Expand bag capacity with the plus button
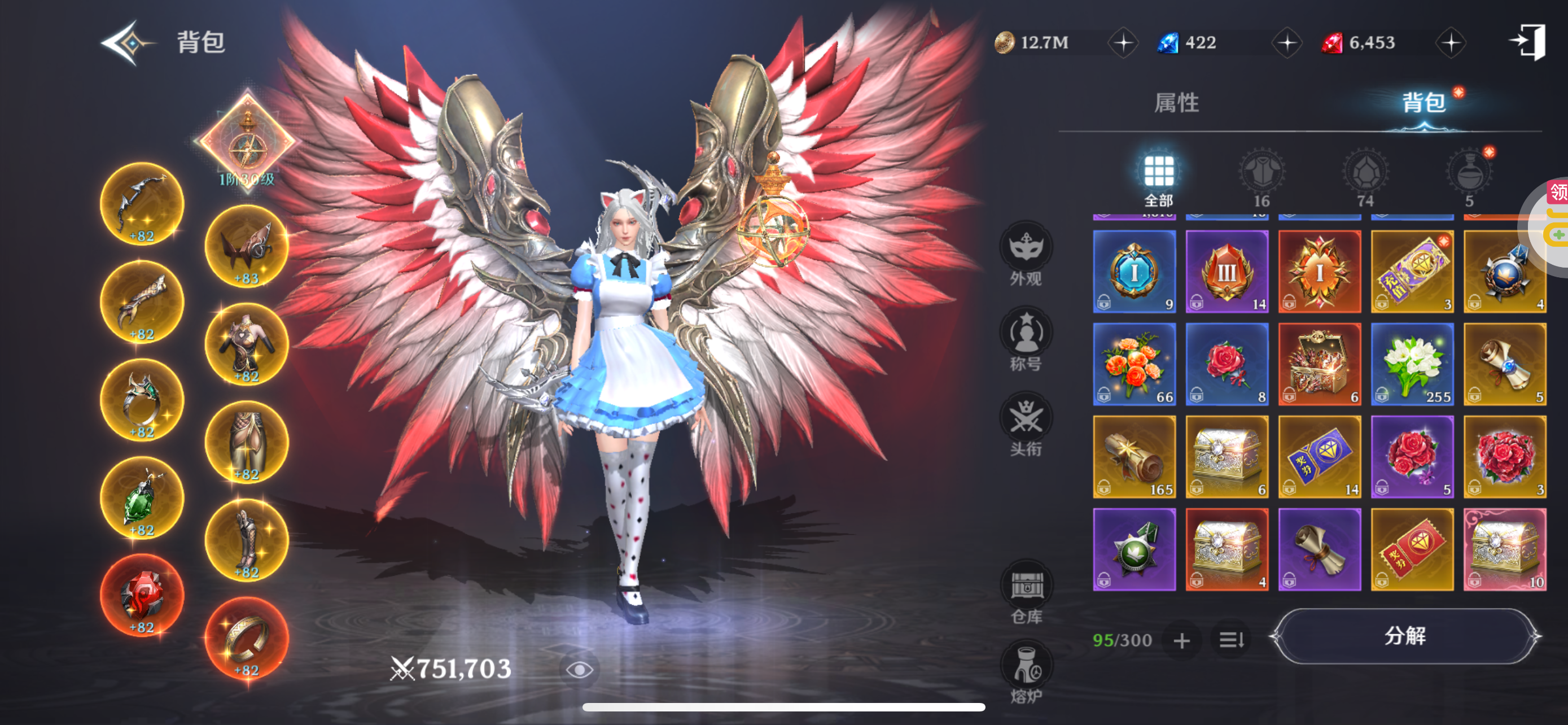 [1181, 640]
